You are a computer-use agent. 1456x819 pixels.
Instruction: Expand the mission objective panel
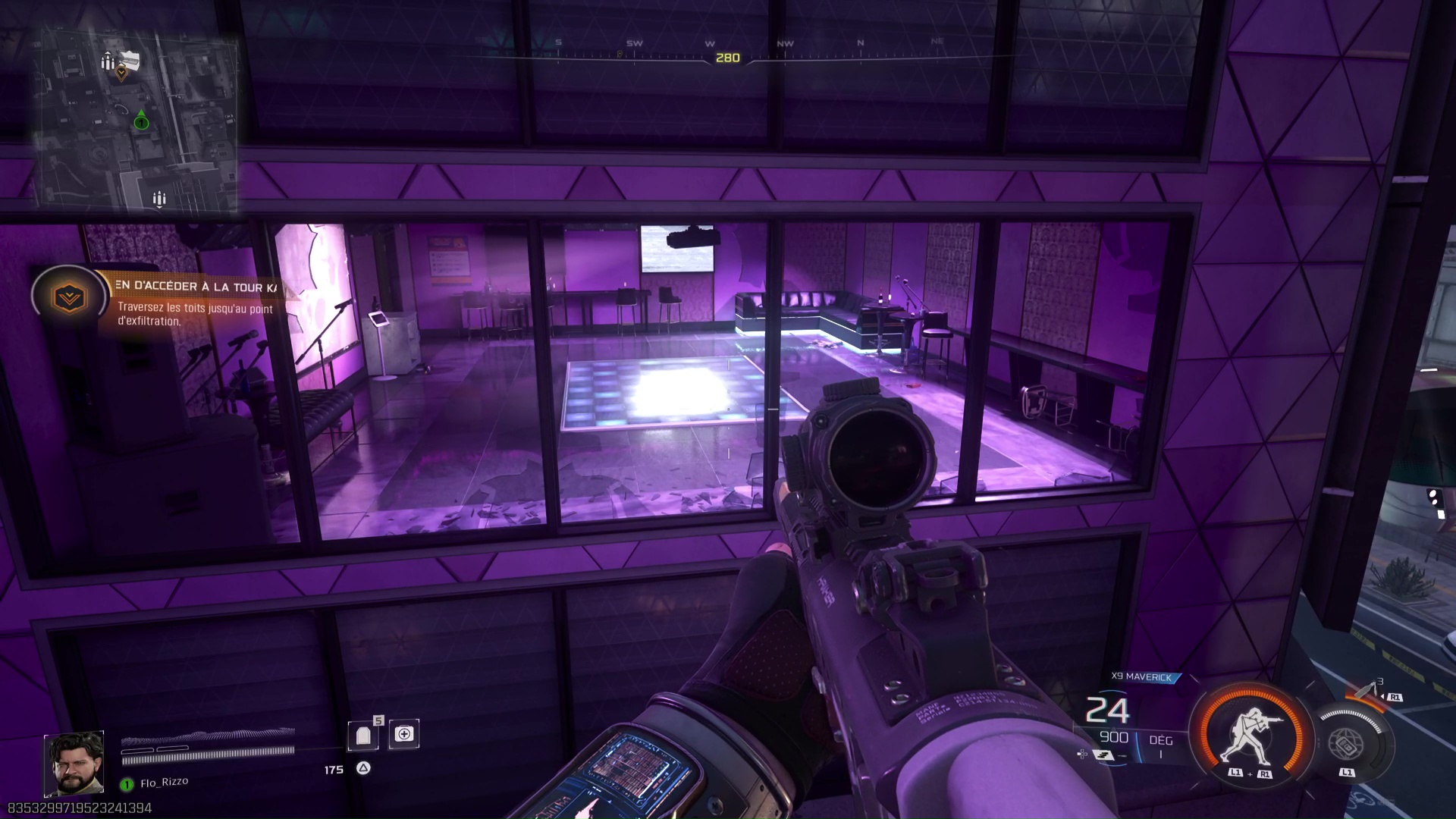pos(197,288)
